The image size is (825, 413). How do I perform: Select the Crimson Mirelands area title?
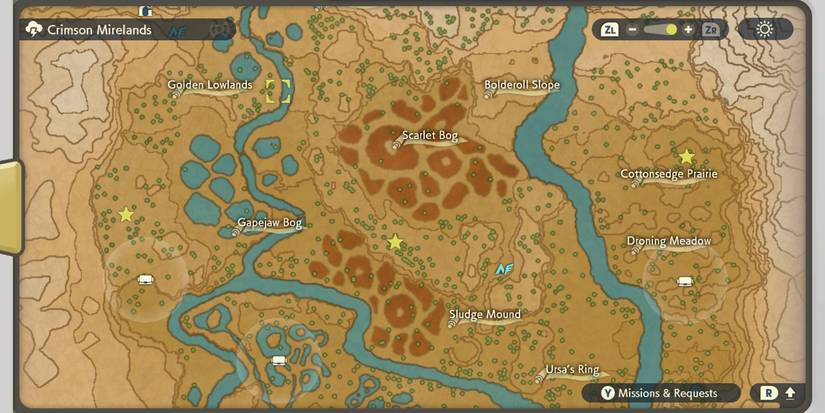(98, 30)
